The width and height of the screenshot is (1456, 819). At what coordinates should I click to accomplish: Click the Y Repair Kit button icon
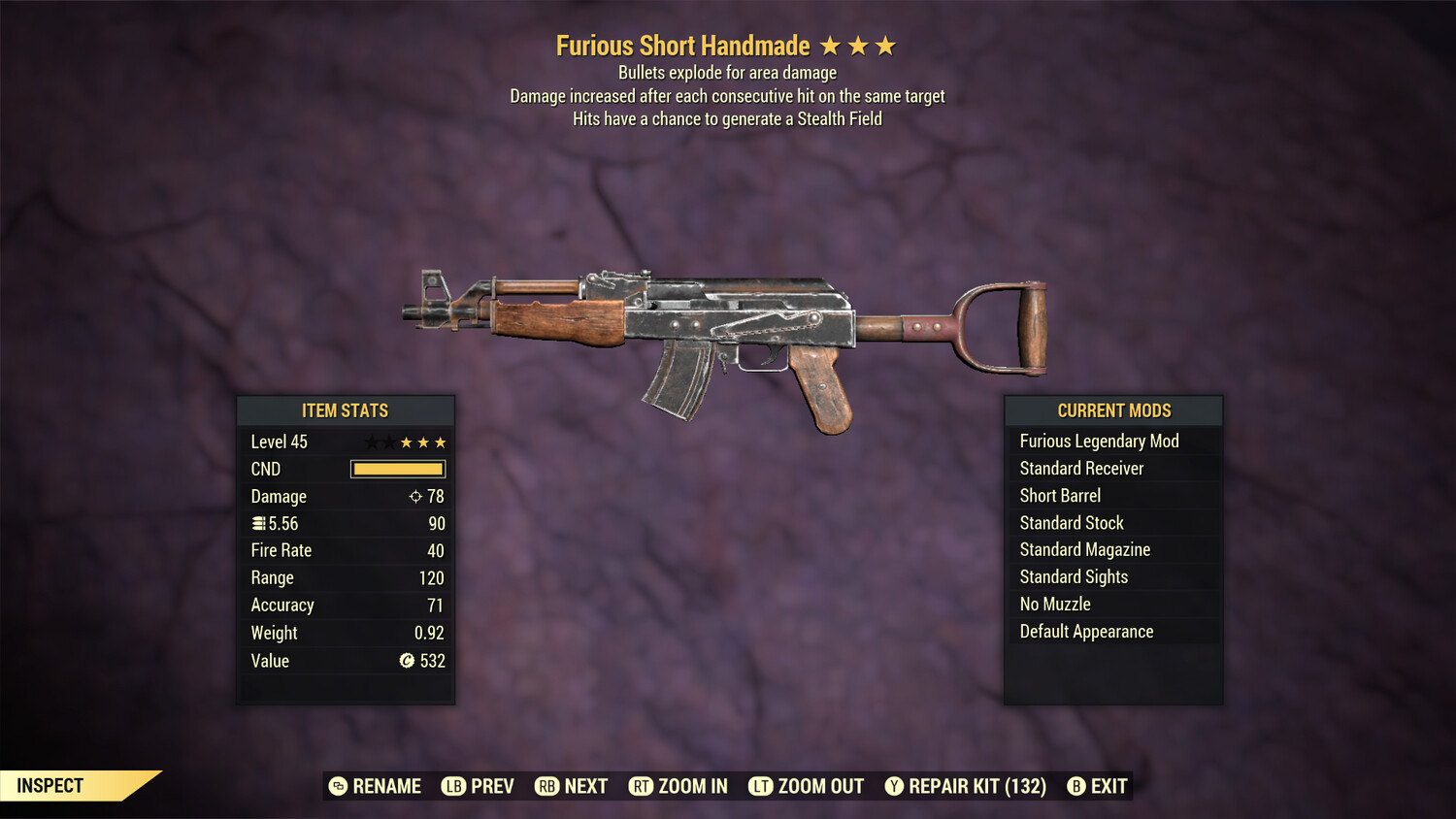tap(894, 786)
